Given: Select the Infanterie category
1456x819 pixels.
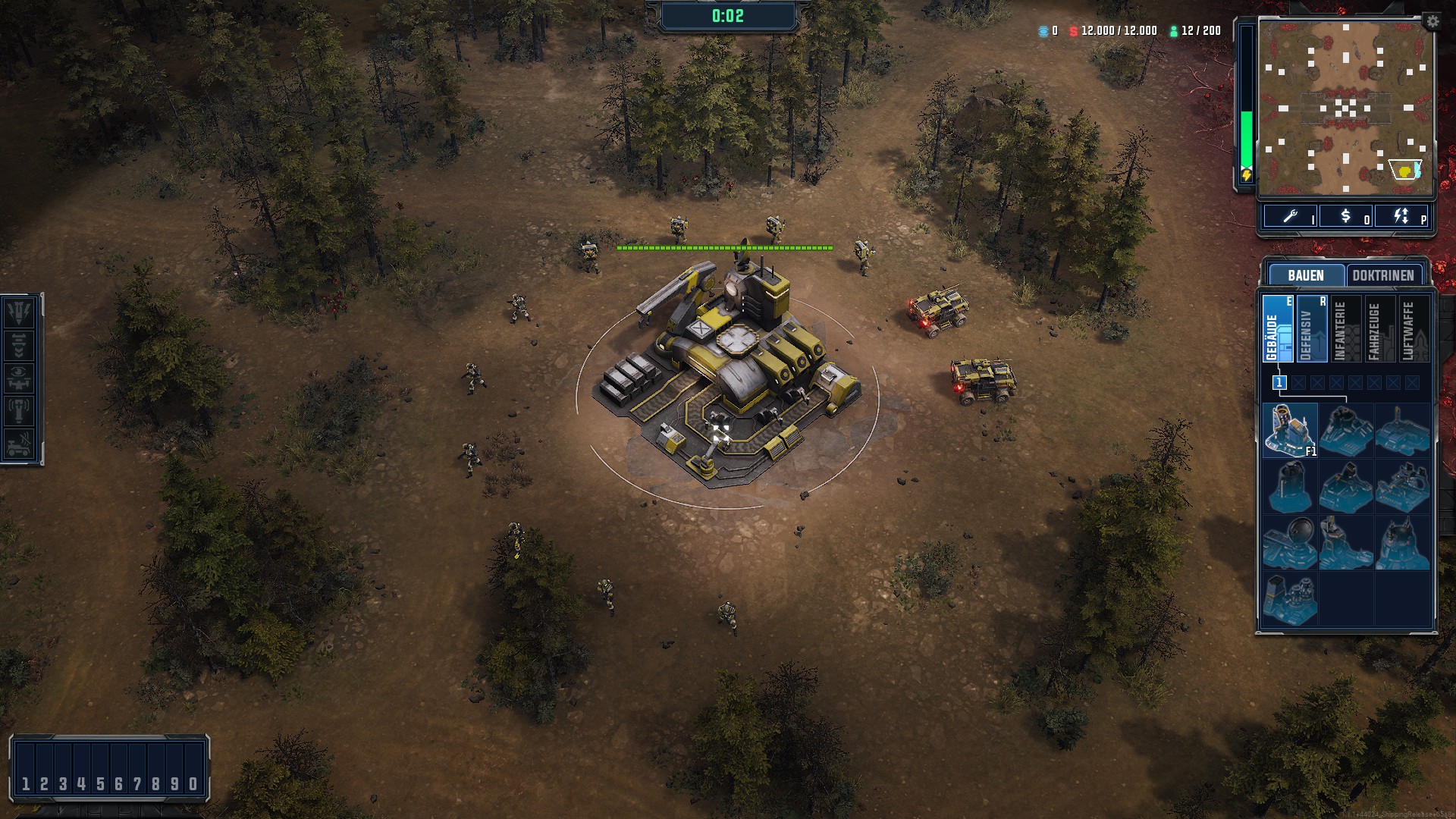Looking at the screenshot, I should point(1345,329).
